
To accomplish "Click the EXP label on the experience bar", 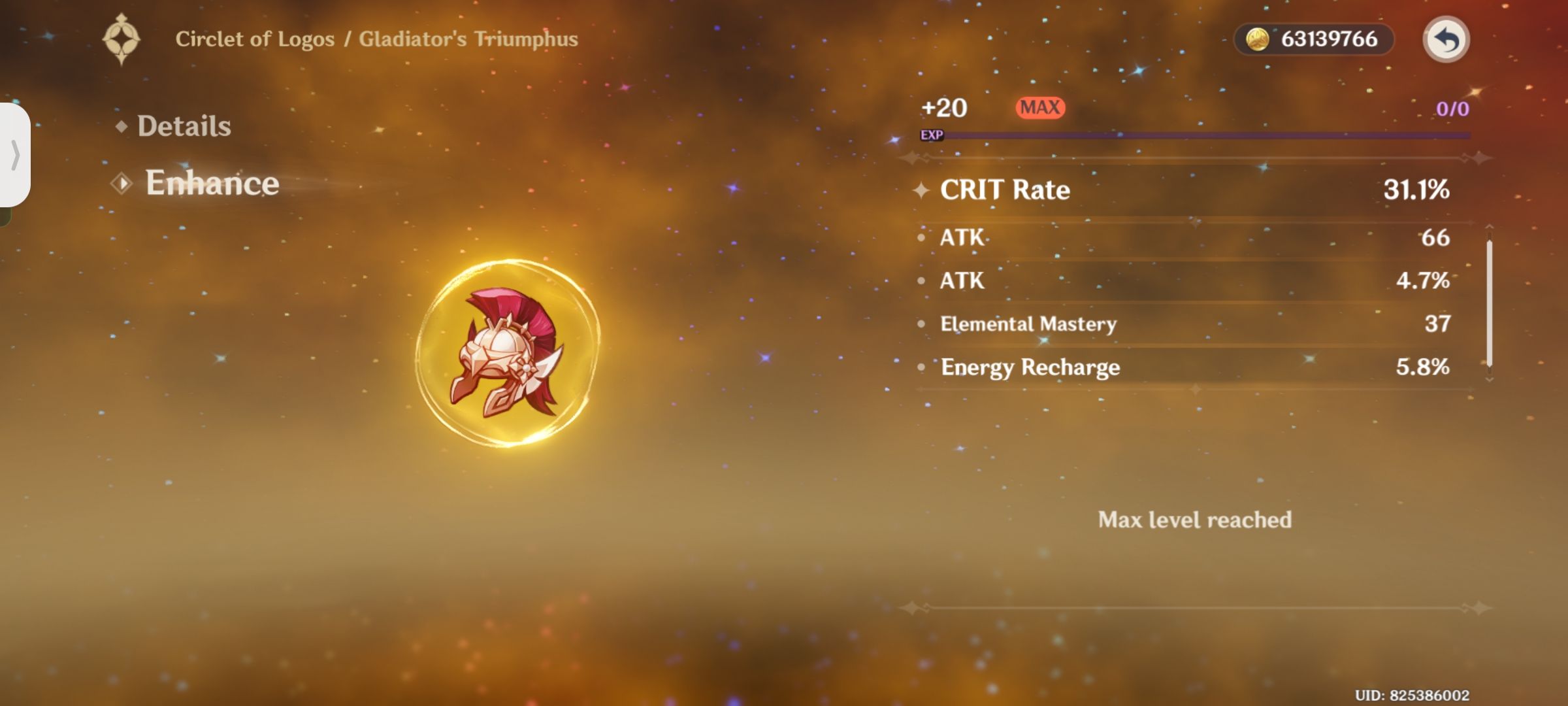I will click(932, 135).
